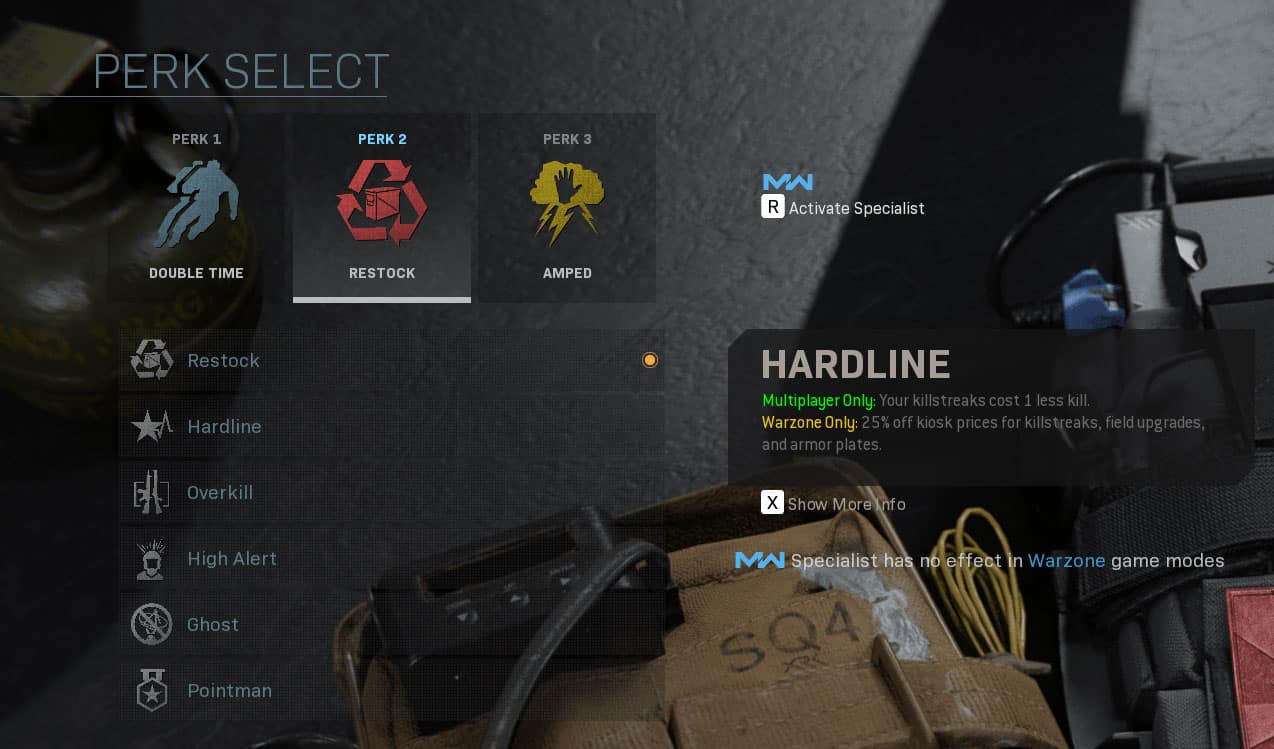Pick the High Alert perk

point(392,559)
